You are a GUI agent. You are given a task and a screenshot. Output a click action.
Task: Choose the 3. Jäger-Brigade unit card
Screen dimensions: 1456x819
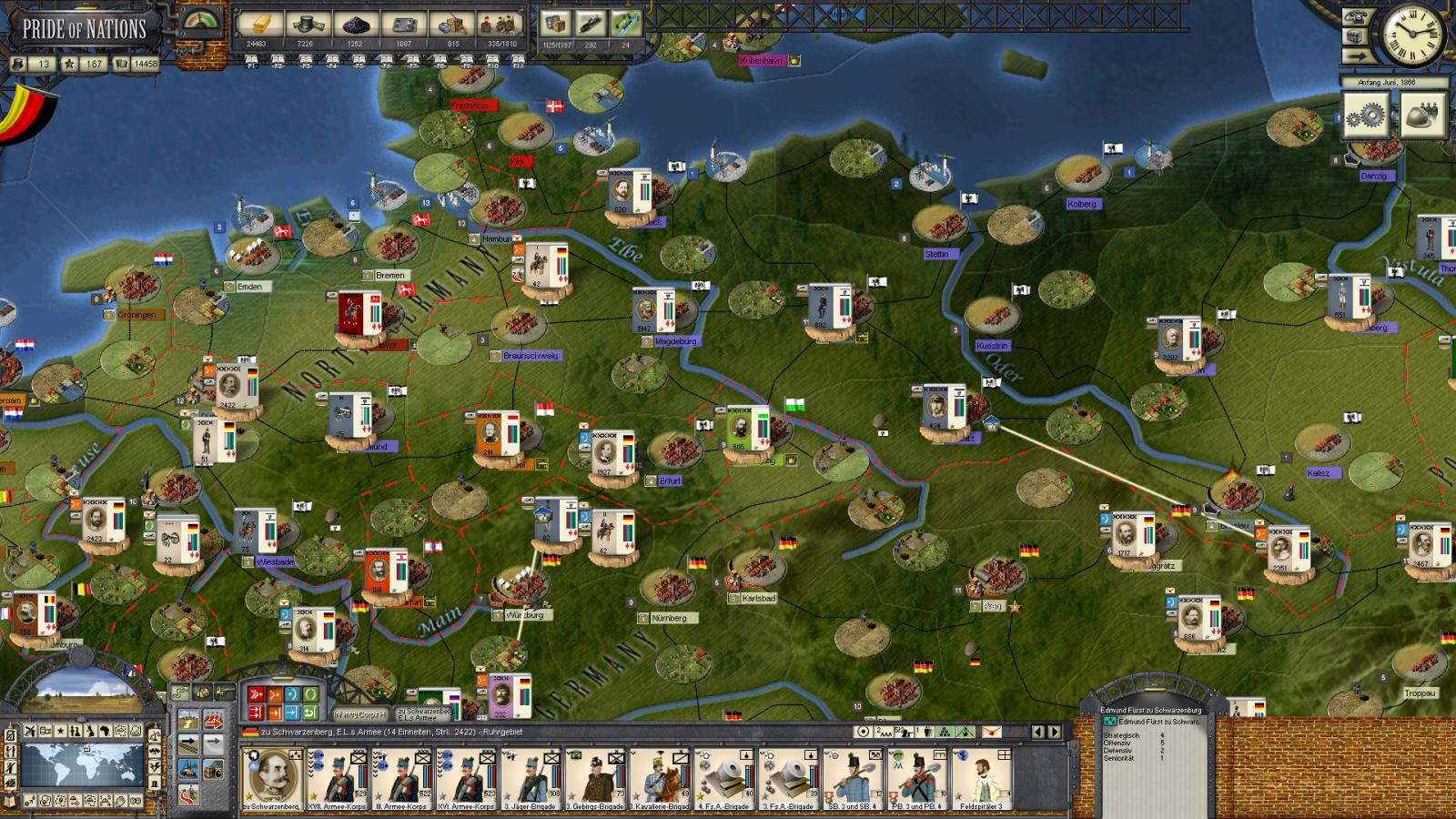click(x=531, y=778)
